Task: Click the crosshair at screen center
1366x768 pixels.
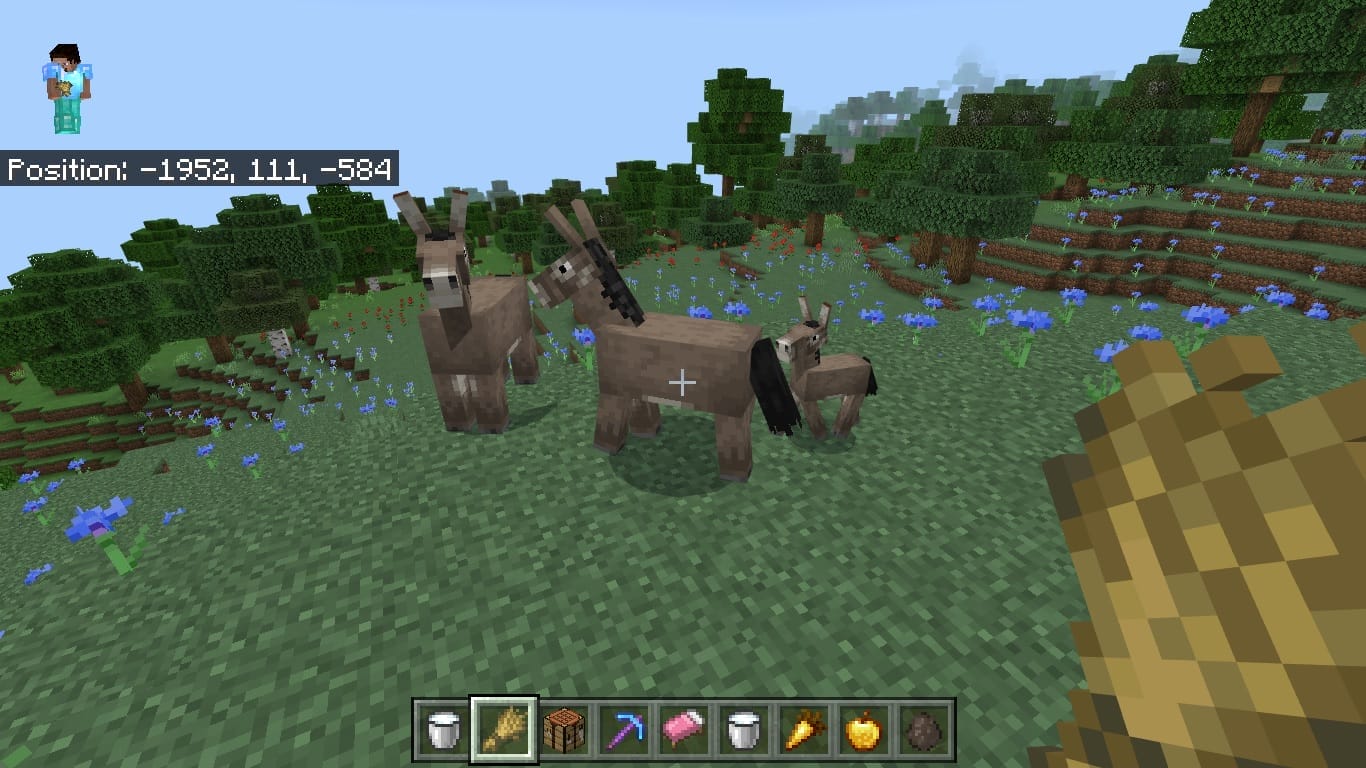Action: 683,382
